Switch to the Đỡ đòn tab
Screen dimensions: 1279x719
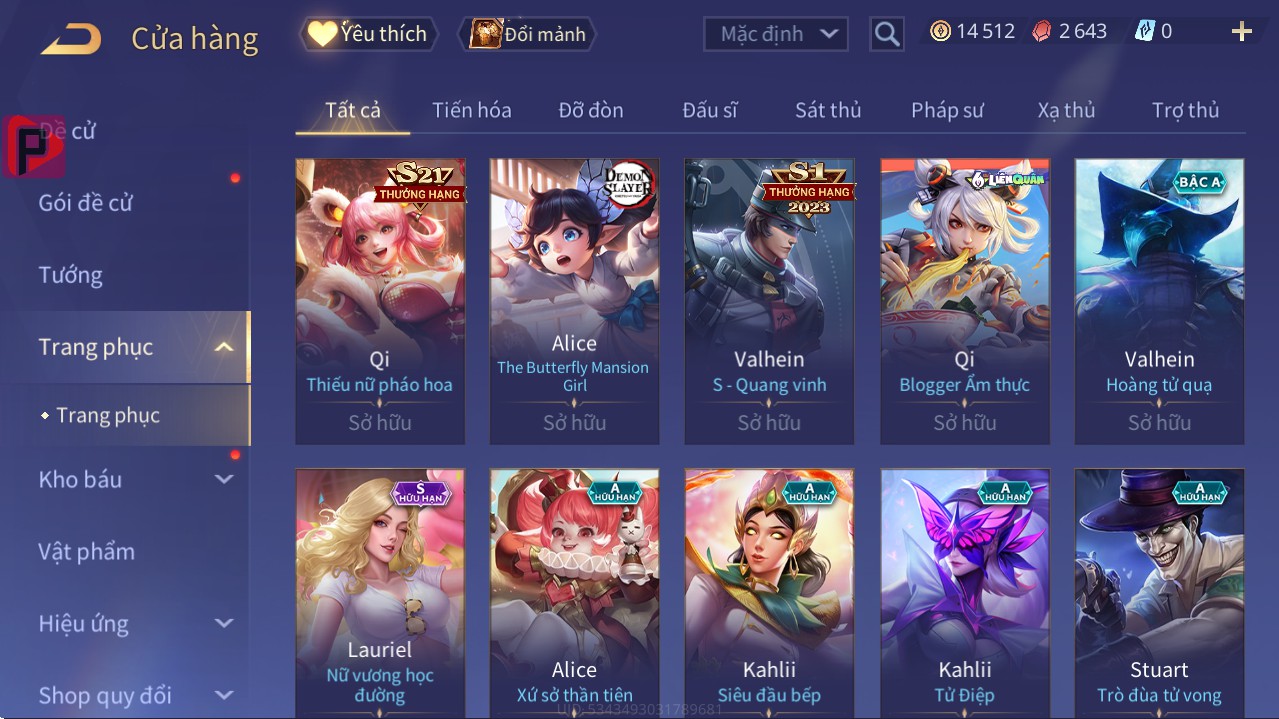[590, 110]
